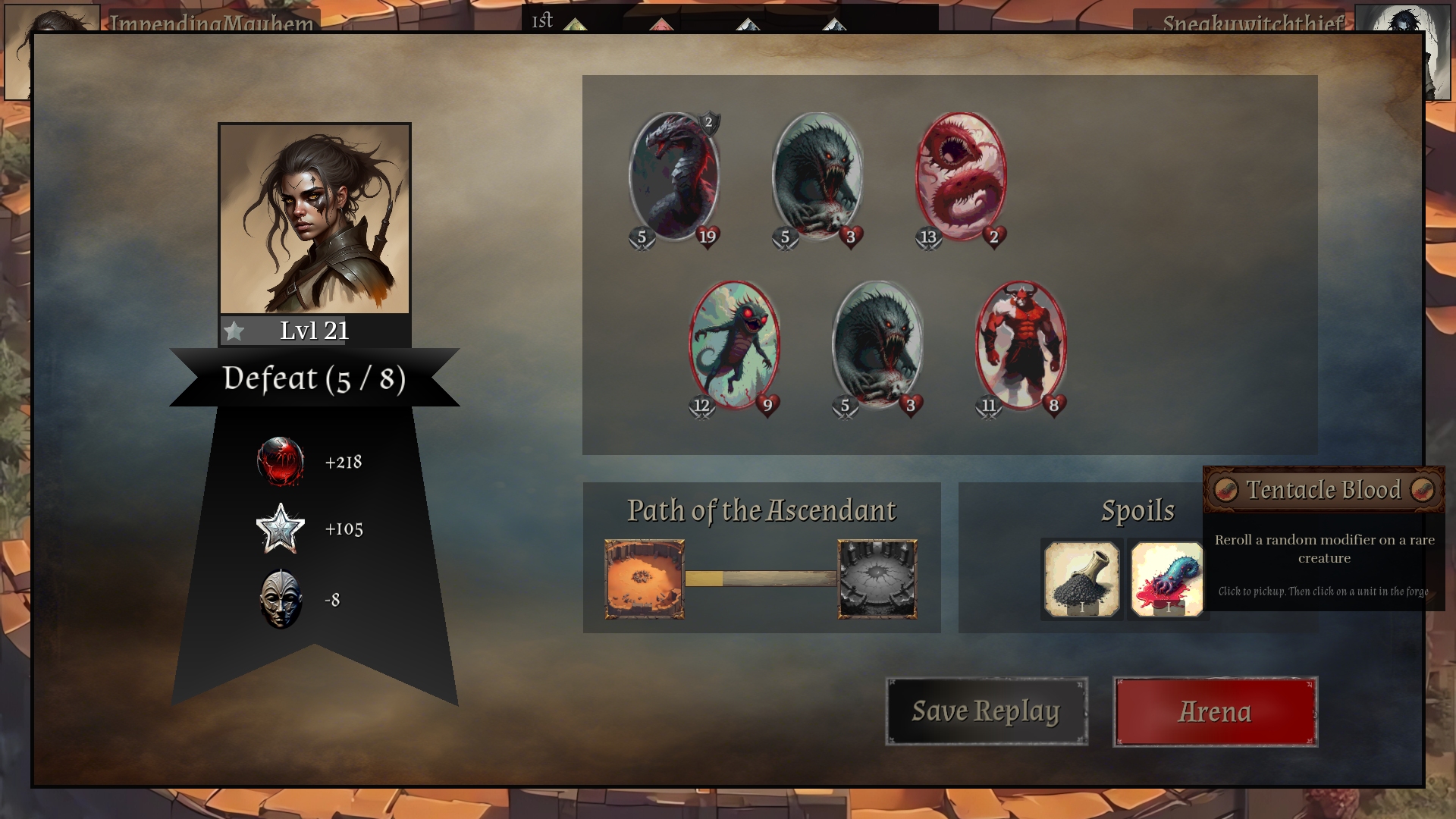Select the black powder horn spoil
1456x819 pixels.
tap(1081, 579)
